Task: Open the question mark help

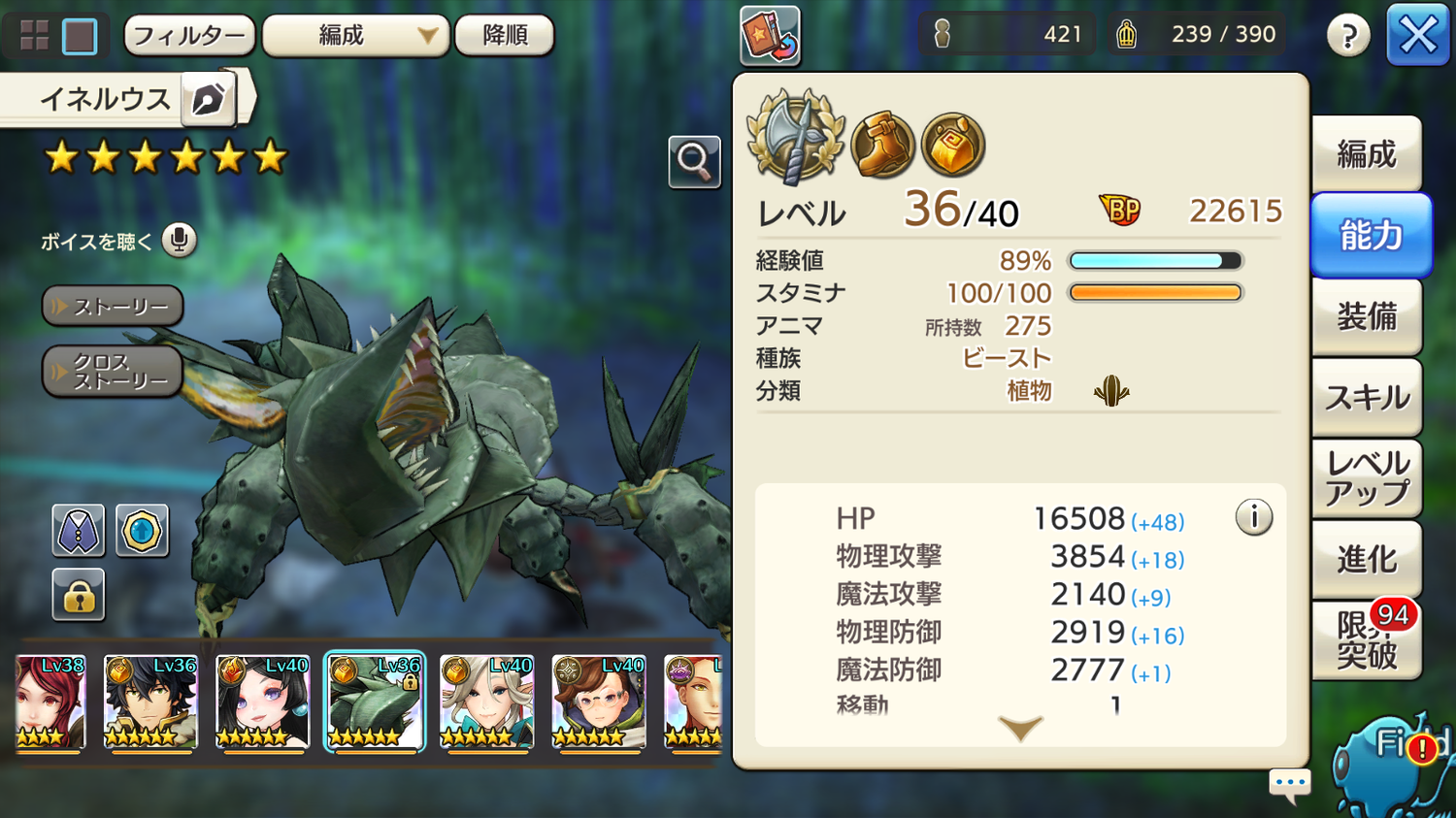Action: coord(1348,37)
